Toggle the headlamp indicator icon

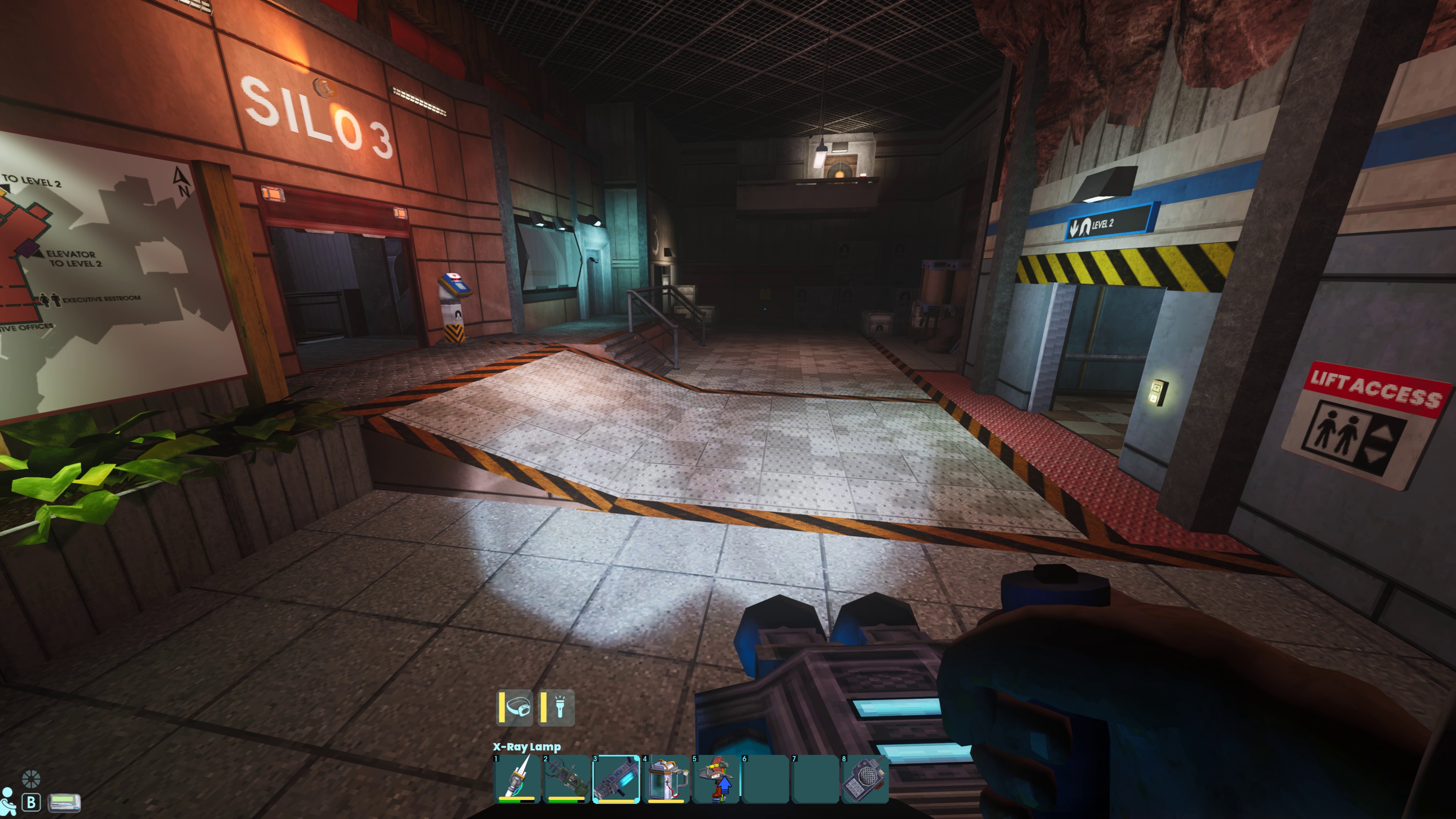pos(516,707)
